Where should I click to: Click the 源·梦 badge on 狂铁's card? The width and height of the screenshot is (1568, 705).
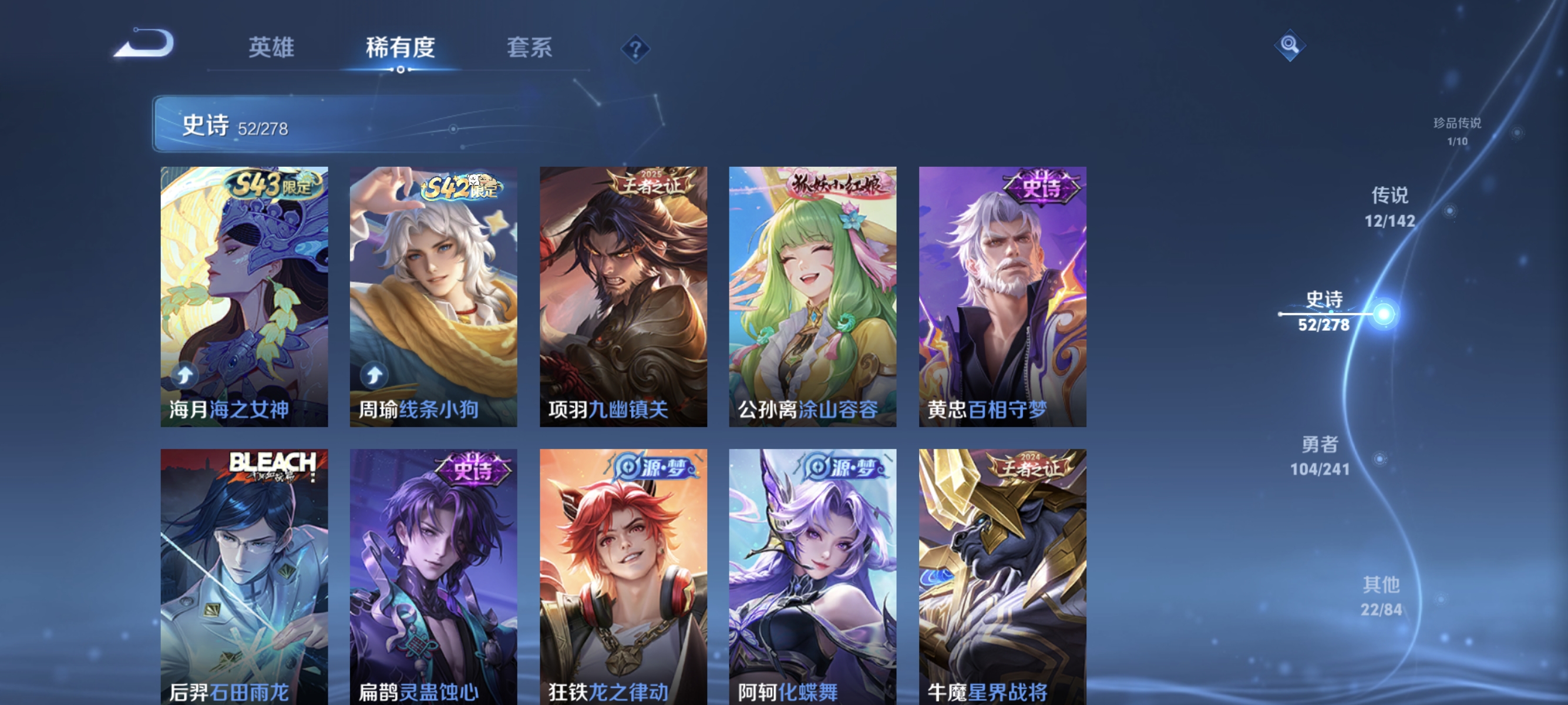click(651, 468)
